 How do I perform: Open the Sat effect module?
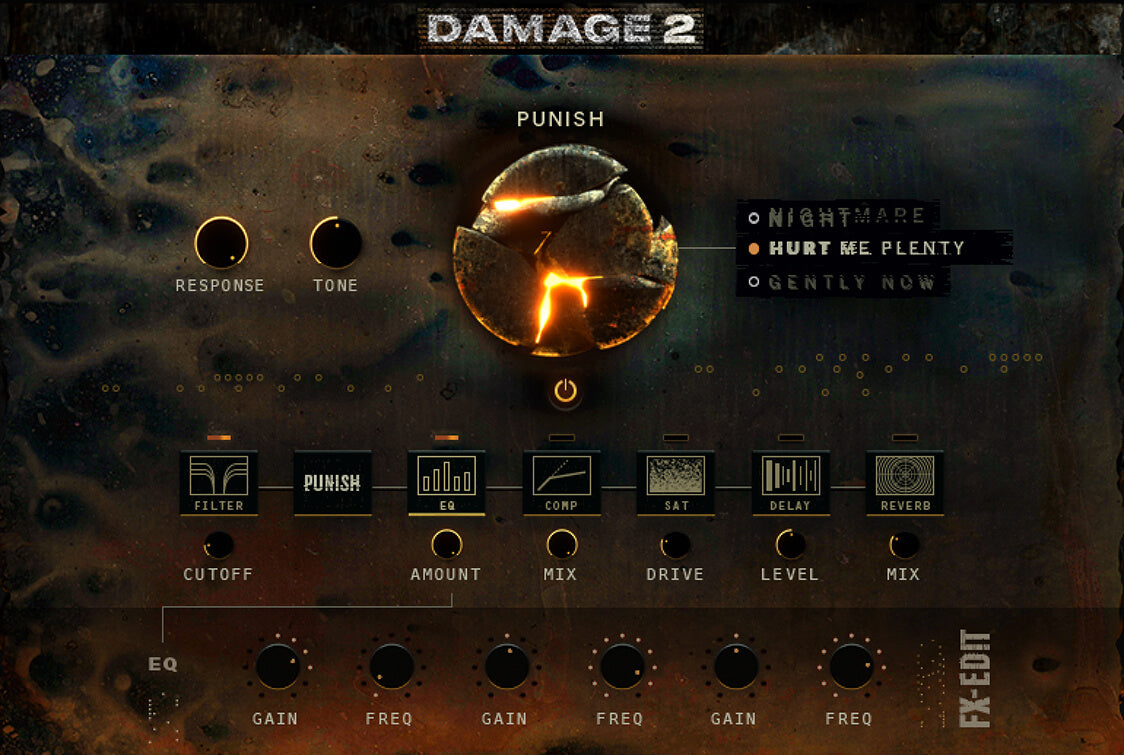point(676,482)
